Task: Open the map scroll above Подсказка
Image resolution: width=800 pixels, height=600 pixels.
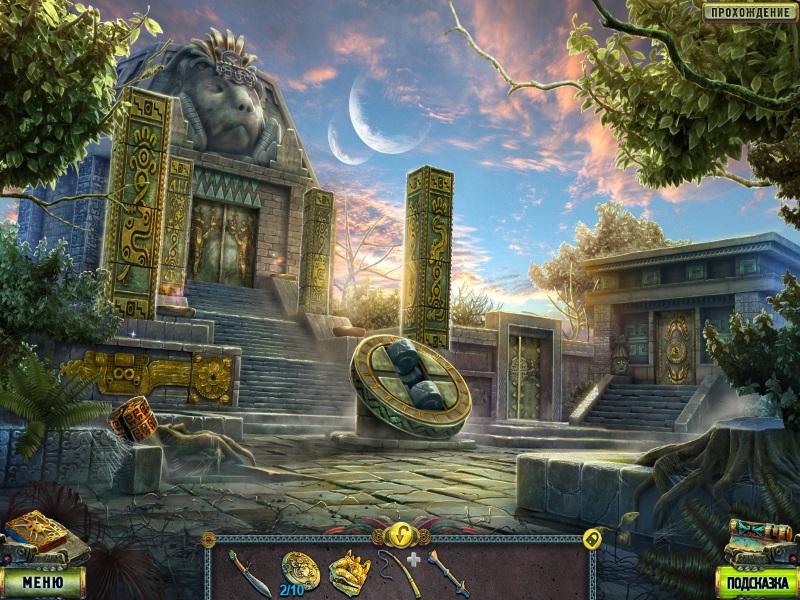Action: click(x=758, y=539)
